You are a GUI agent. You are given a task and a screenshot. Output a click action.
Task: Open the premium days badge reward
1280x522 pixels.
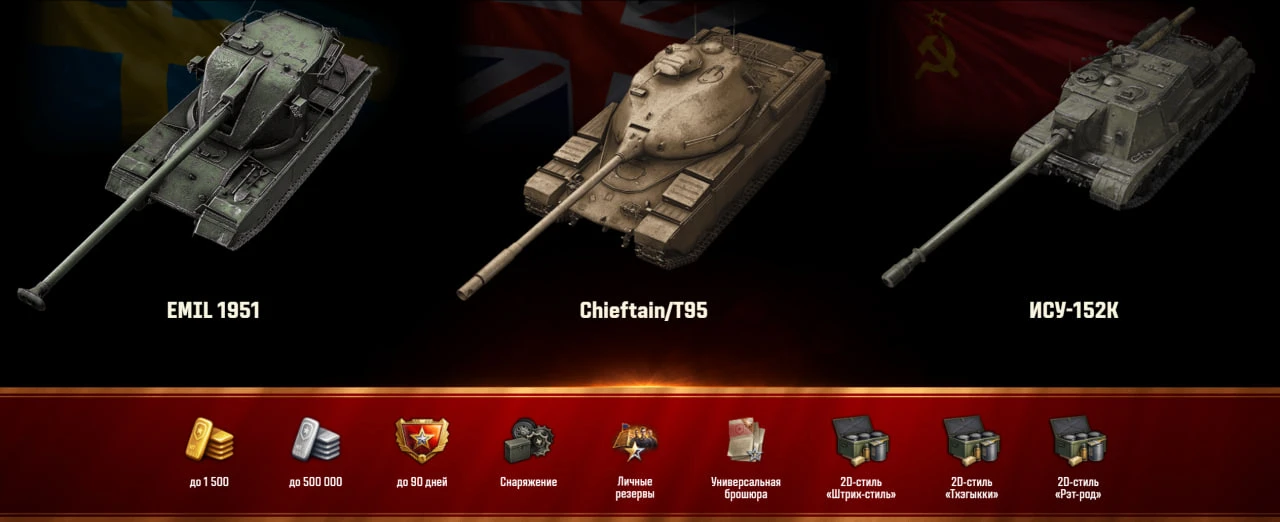[x=422, y=440]
